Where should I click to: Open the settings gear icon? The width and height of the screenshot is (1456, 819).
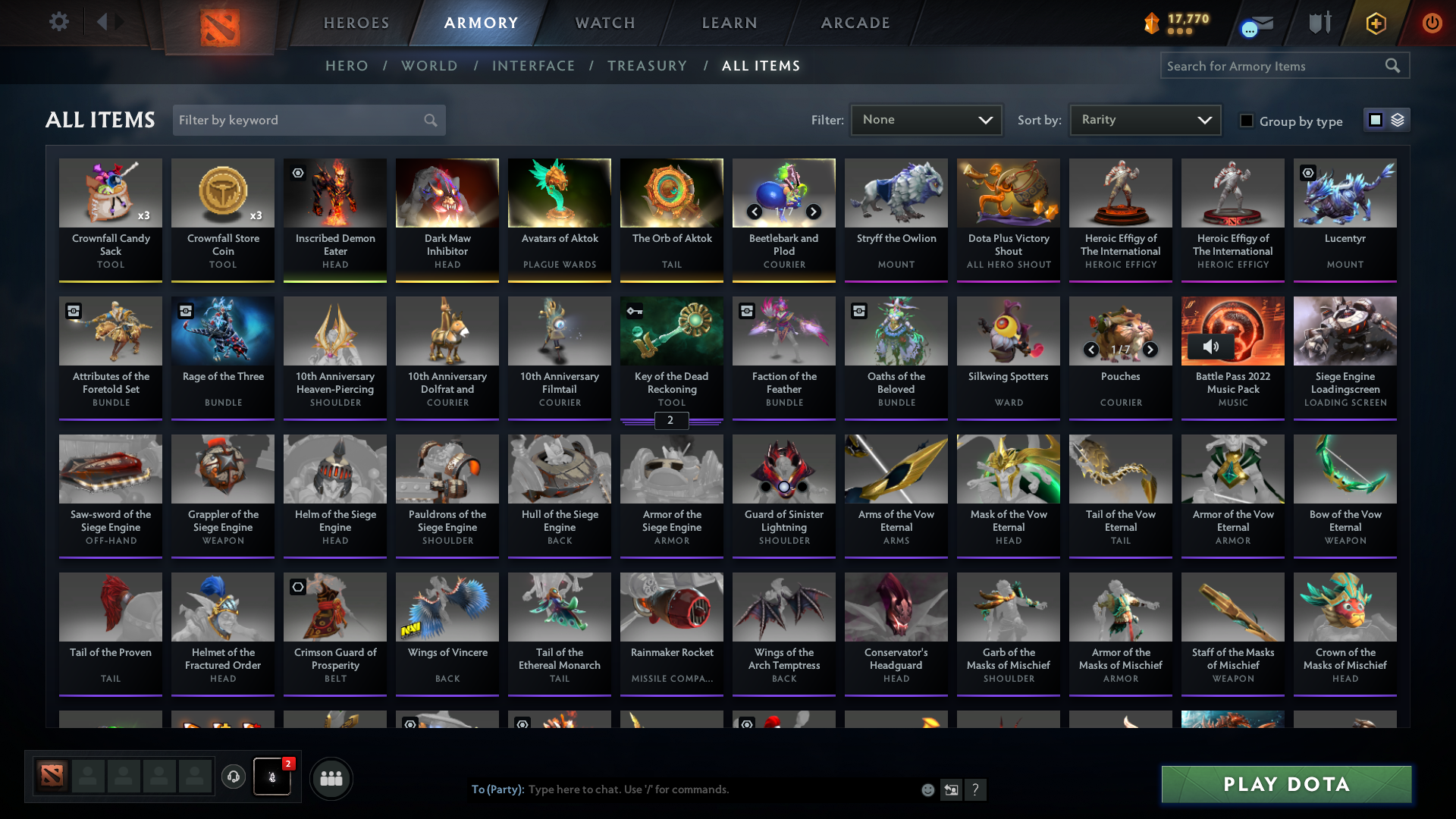pos(59,23)
